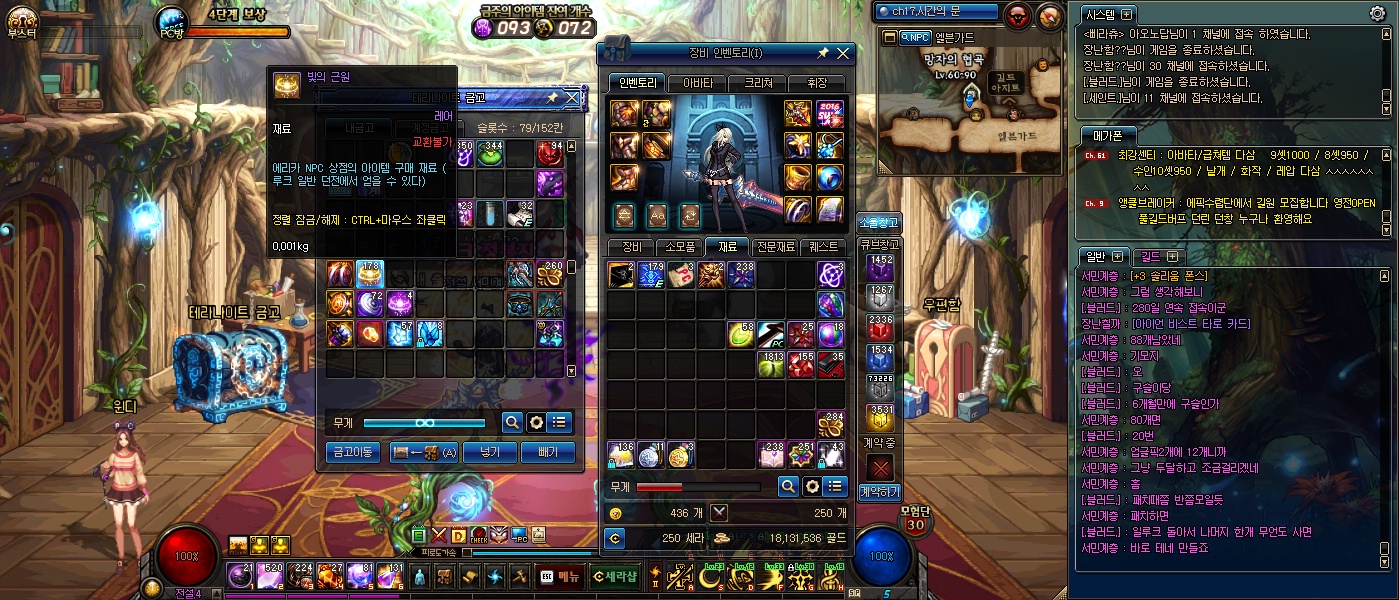This screenshot has height=600, width=1399.
Task: Click the 계약하기 button
Action: 880,491
